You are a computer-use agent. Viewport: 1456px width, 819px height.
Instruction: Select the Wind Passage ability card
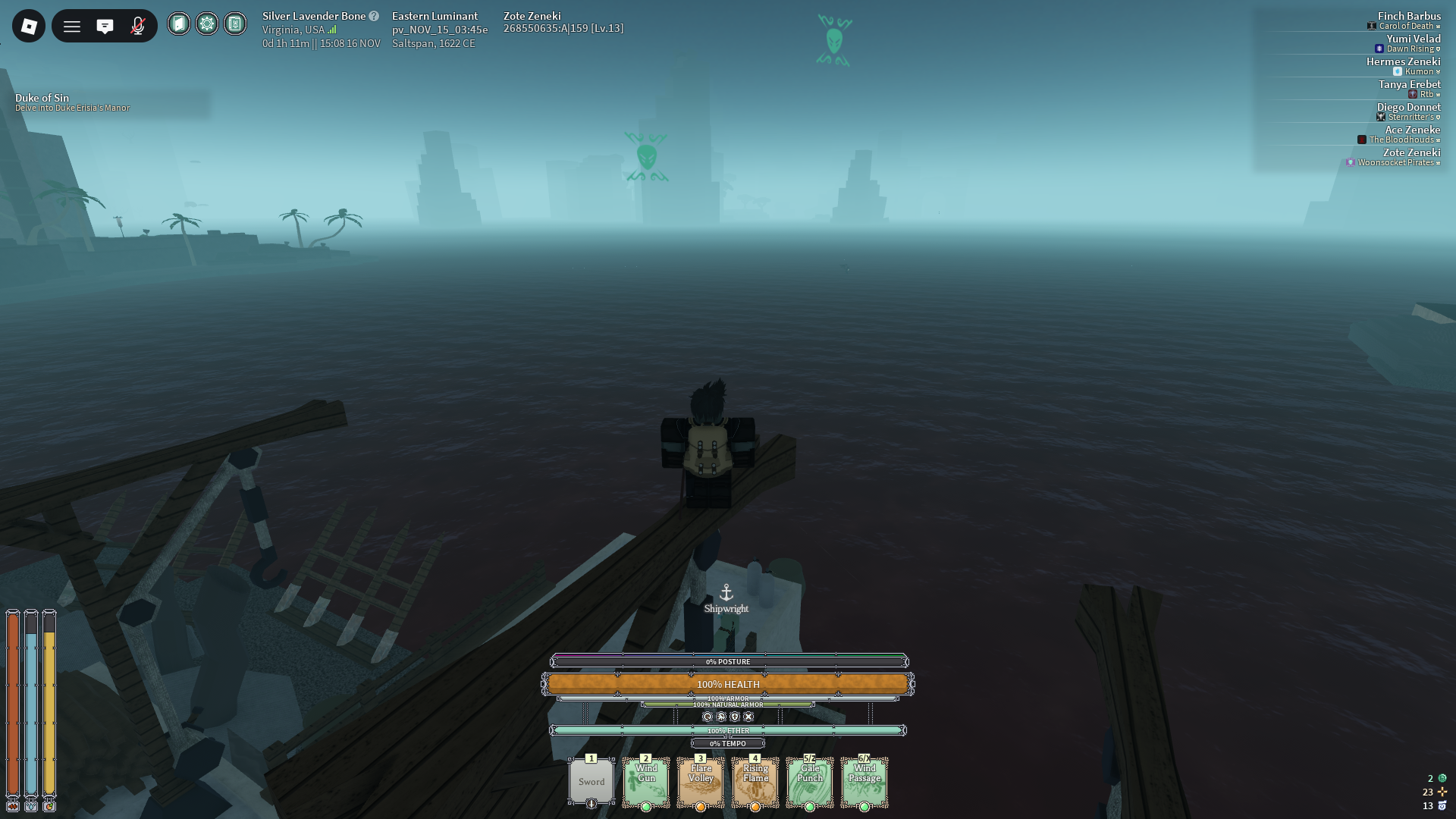864,782
